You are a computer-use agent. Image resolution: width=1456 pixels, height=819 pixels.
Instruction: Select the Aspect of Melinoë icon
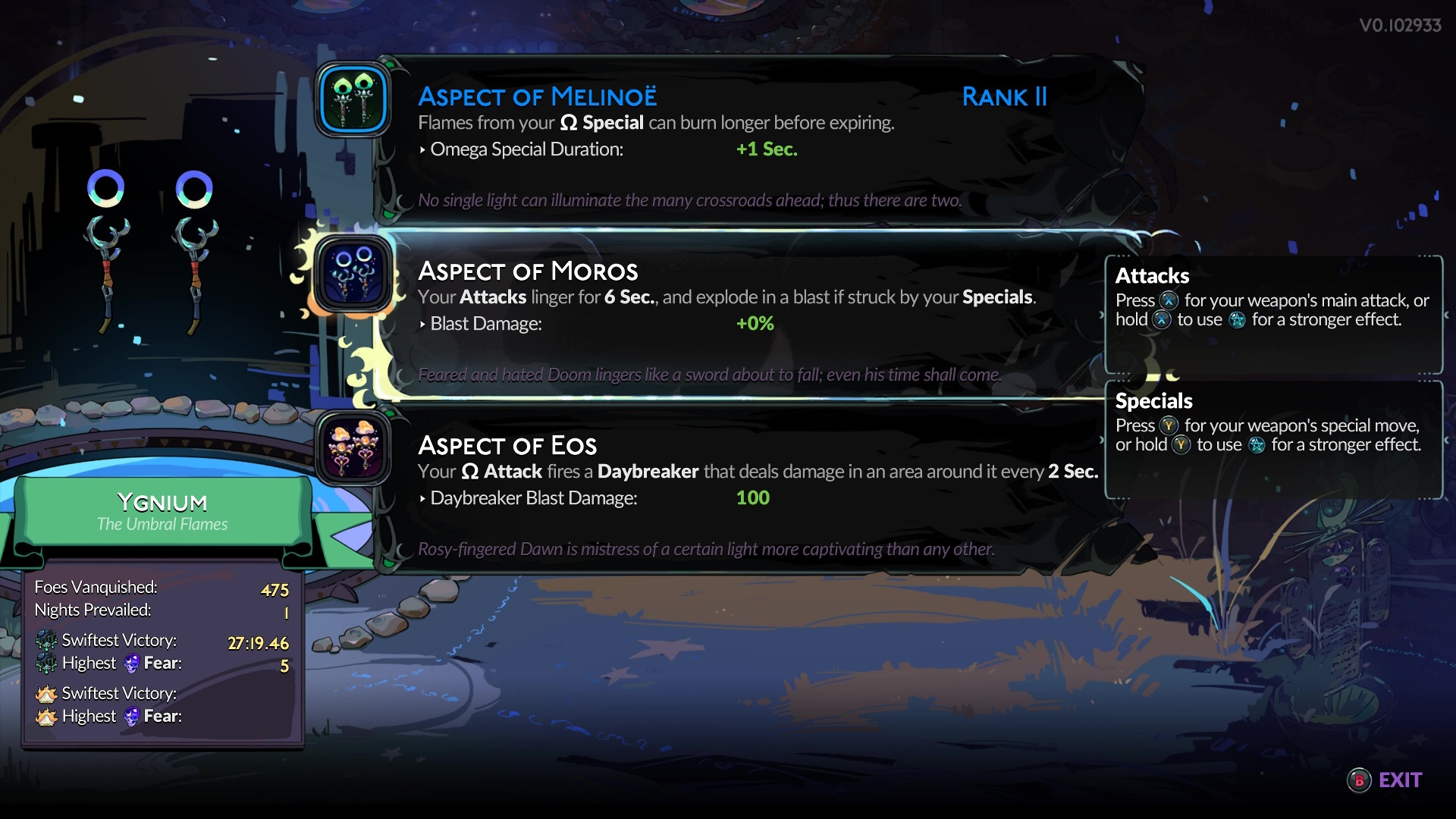click(353, 99)
